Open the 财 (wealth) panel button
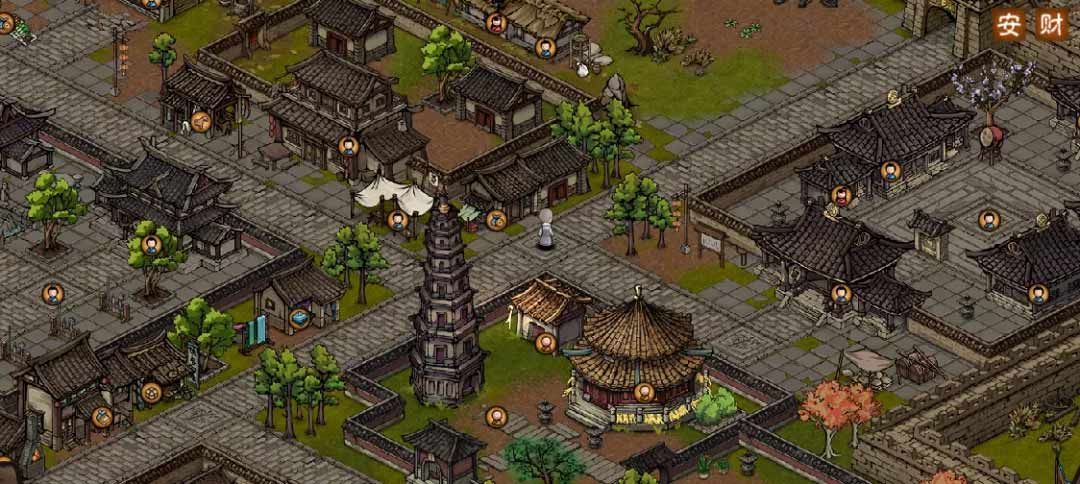1080x484 pixels. [x=1049, y=23]
